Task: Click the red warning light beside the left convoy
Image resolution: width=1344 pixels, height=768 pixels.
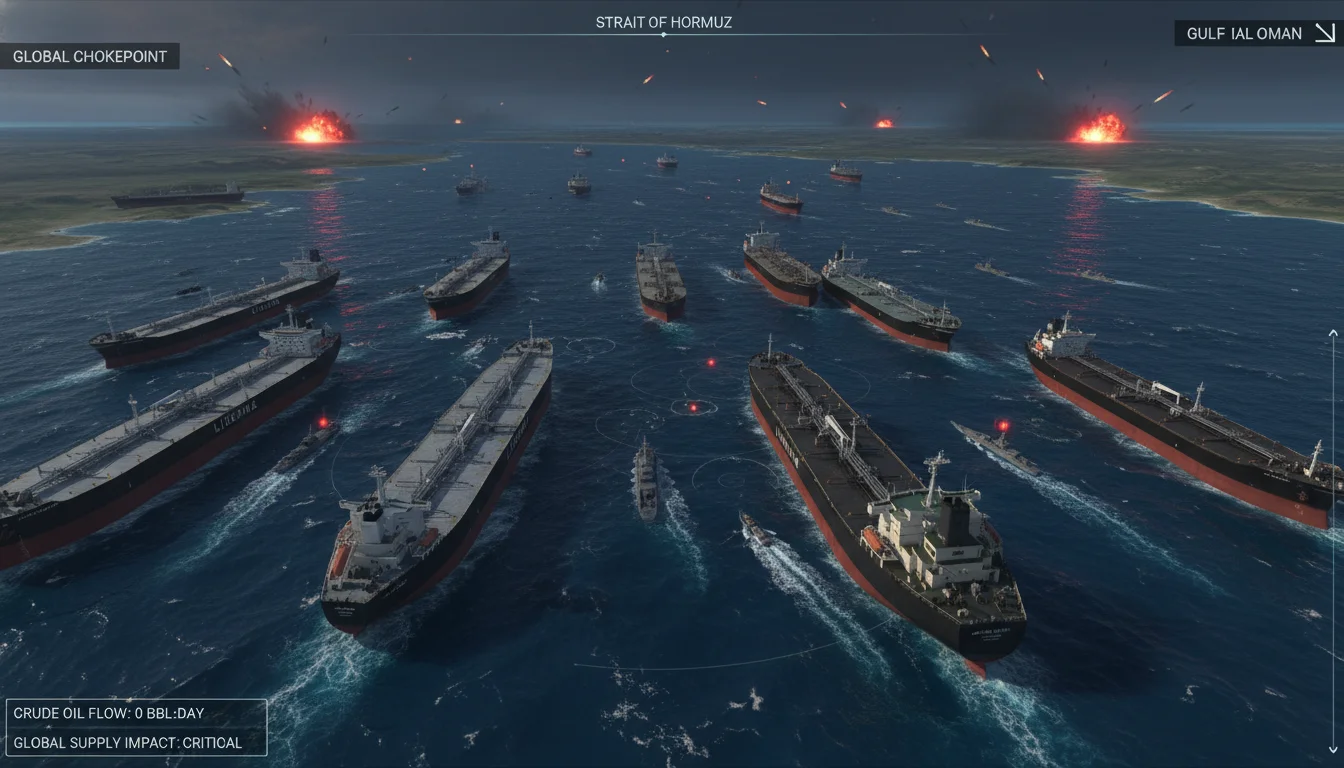Action: tap(320, 421)
